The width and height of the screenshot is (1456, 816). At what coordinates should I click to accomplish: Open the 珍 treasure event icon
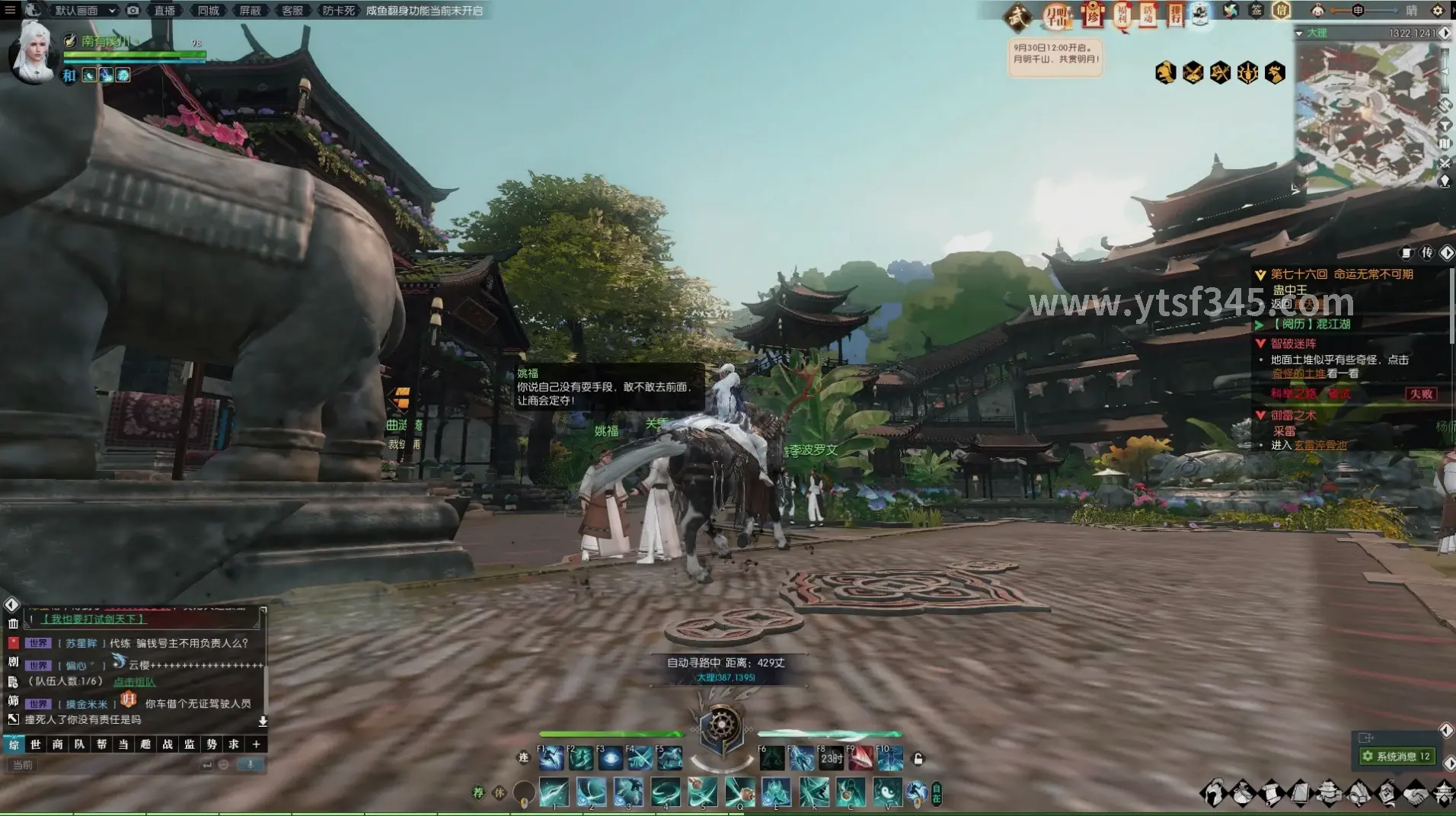1094,15
